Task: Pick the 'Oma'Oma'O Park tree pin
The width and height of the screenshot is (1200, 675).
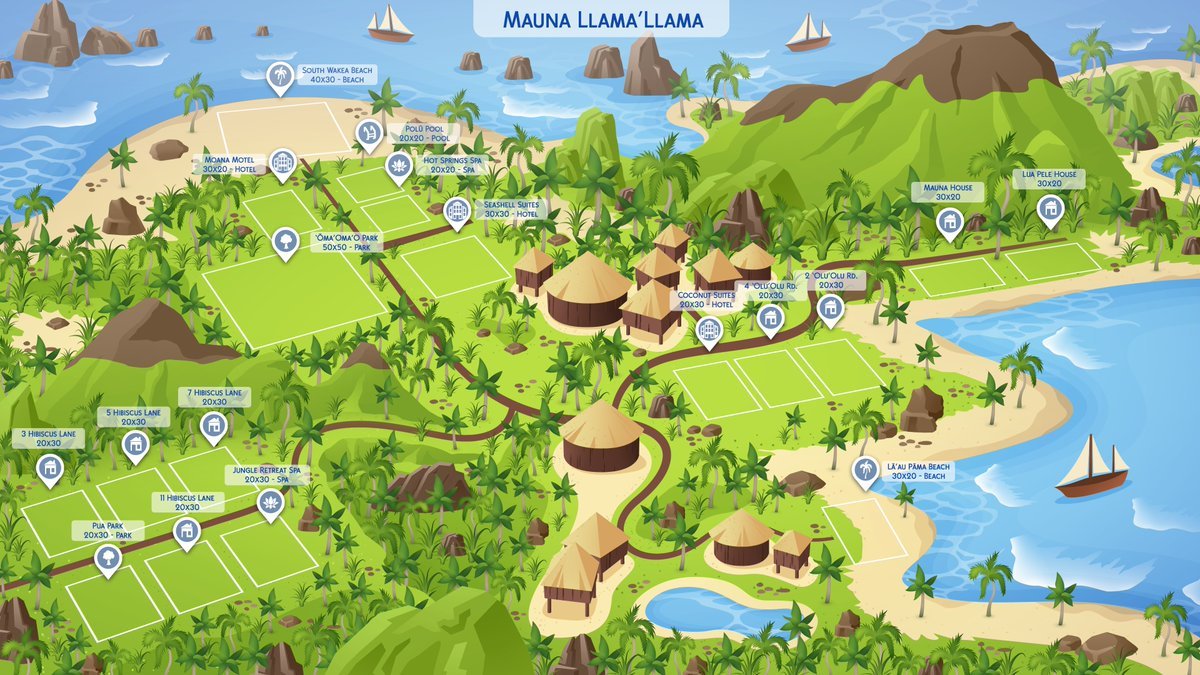Action: click(286, 241)
